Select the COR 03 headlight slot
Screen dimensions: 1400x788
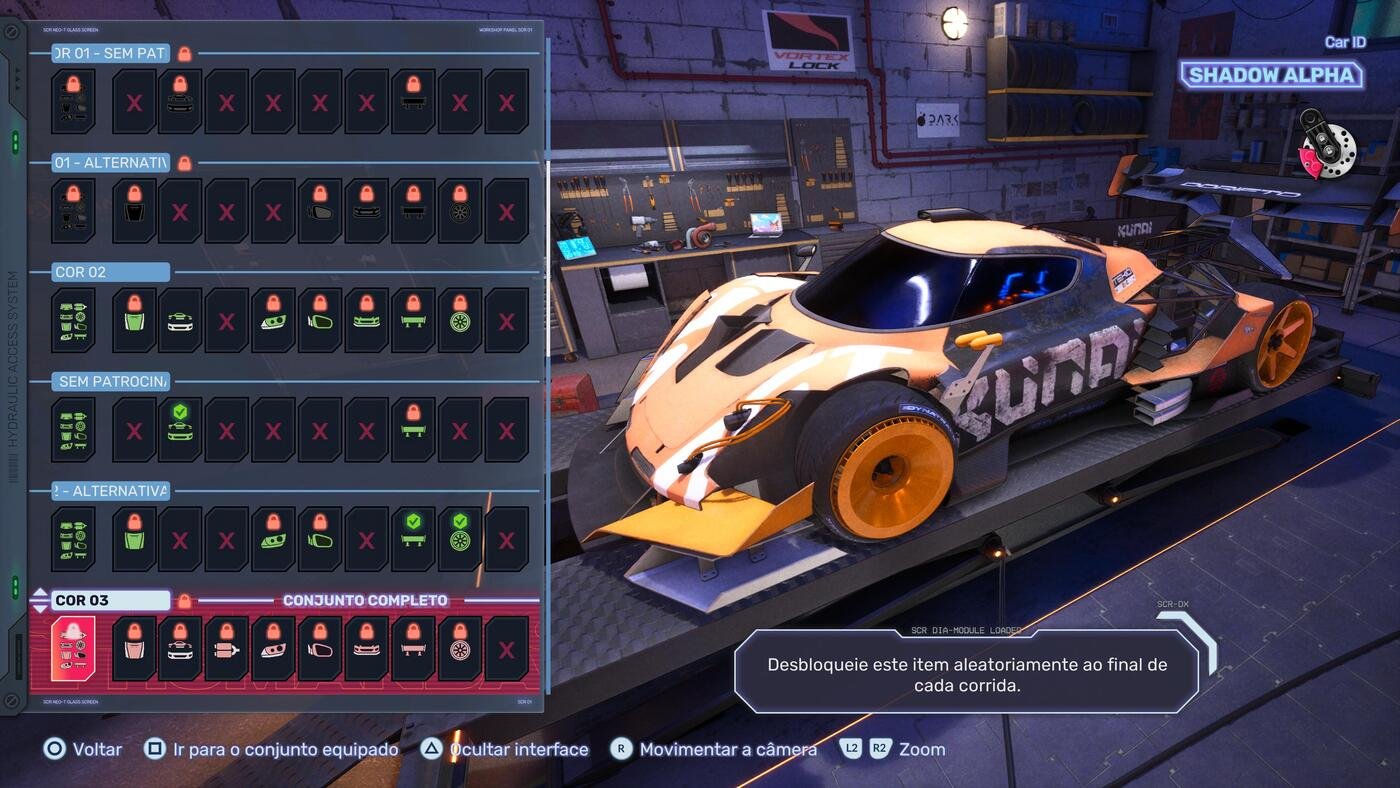click(273, 648)
